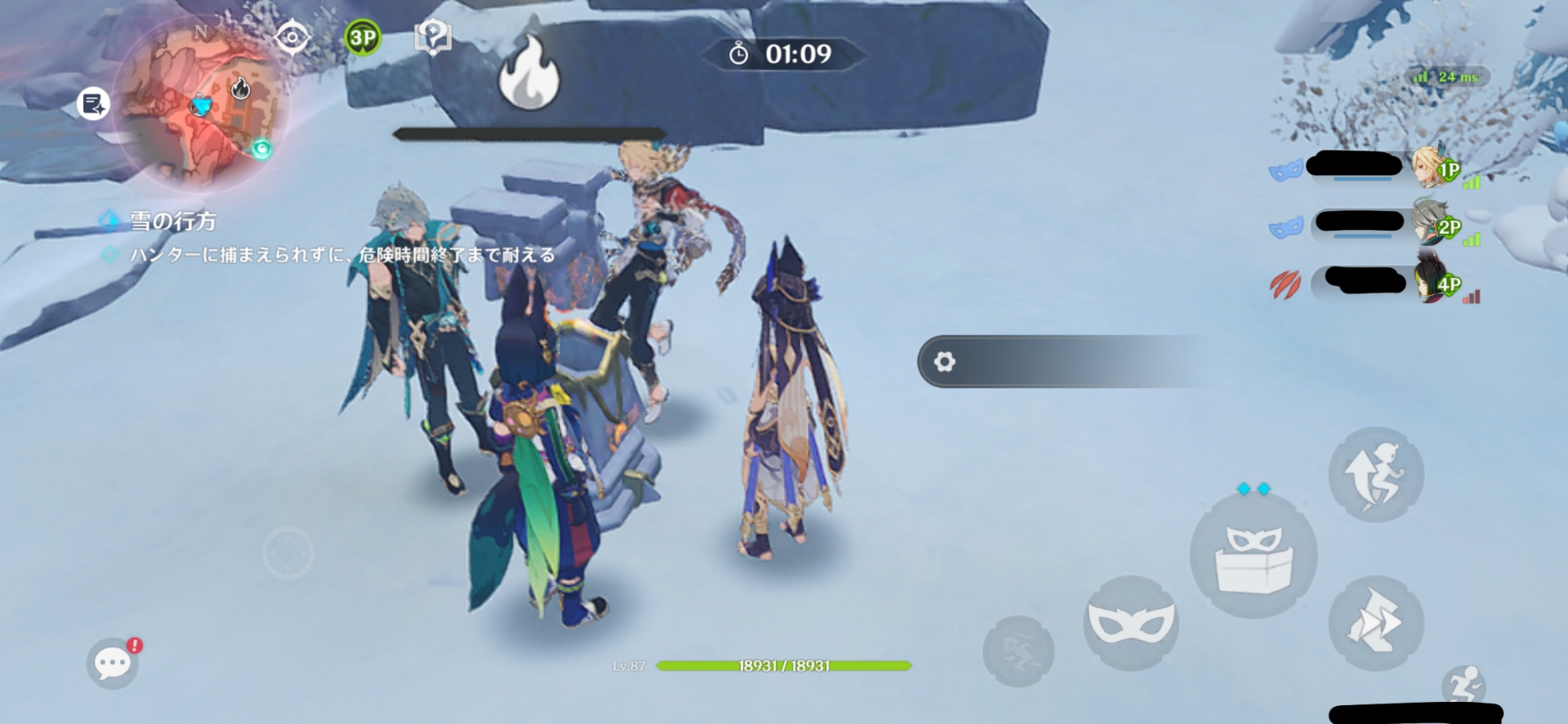Touch the virtual movement joystick
This screenshot has height=724, width=1568.
(288, 553)
